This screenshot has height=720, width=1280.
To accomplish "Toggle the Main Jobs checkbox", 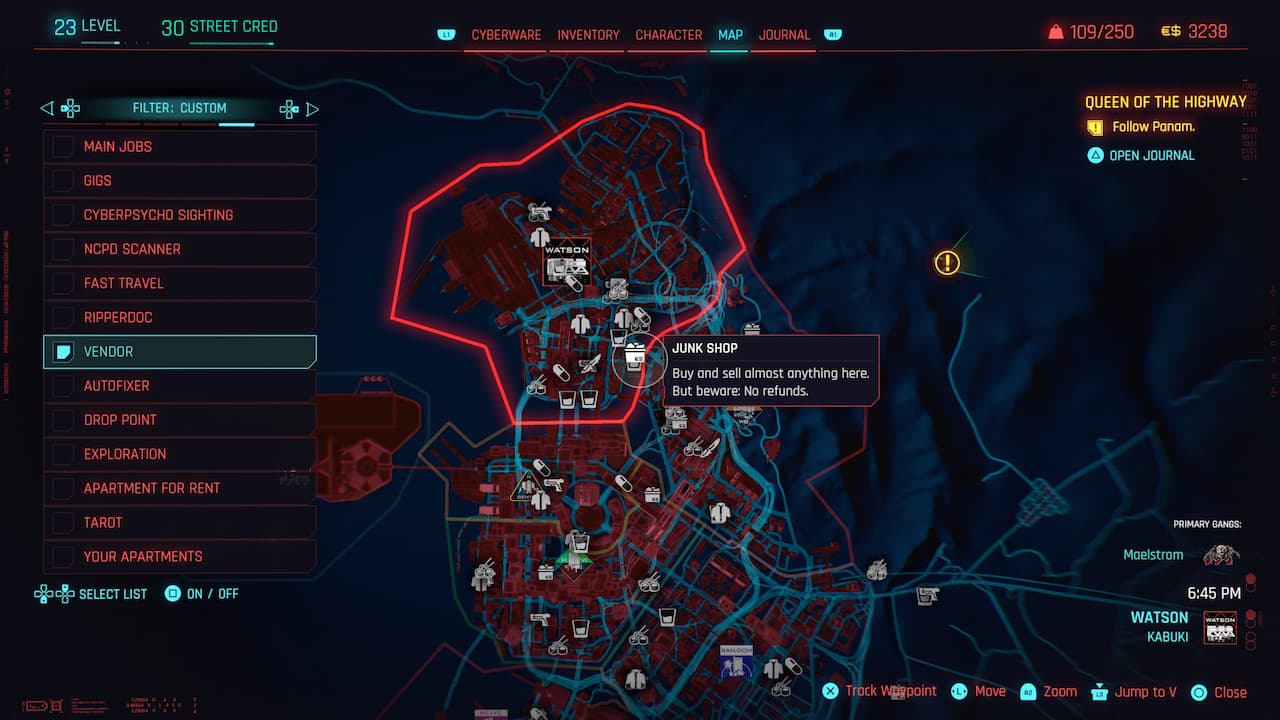I will point(60,146).
